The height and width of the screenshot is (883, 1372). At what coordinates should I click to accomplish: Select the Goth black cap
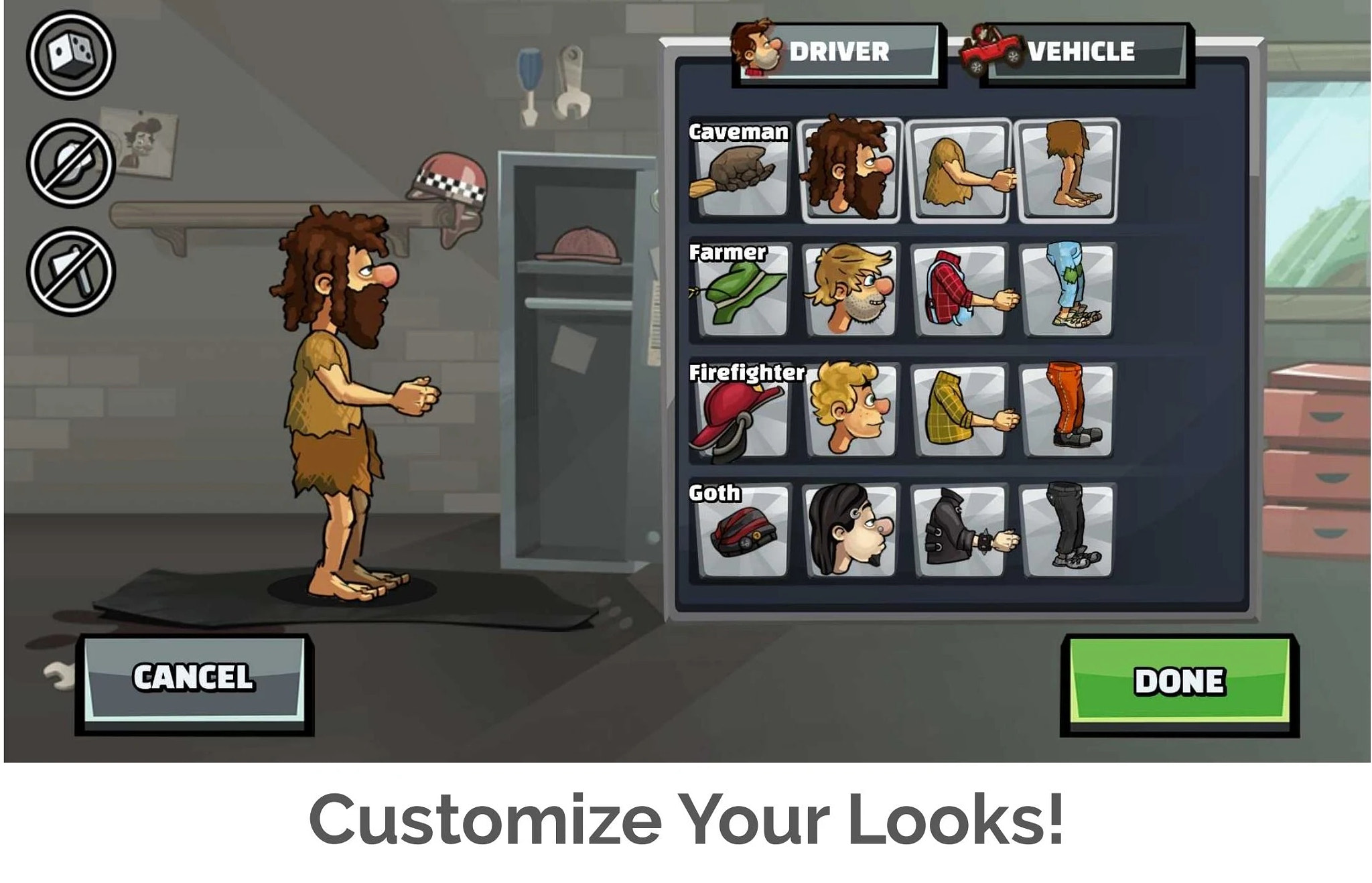coord(740,533)
